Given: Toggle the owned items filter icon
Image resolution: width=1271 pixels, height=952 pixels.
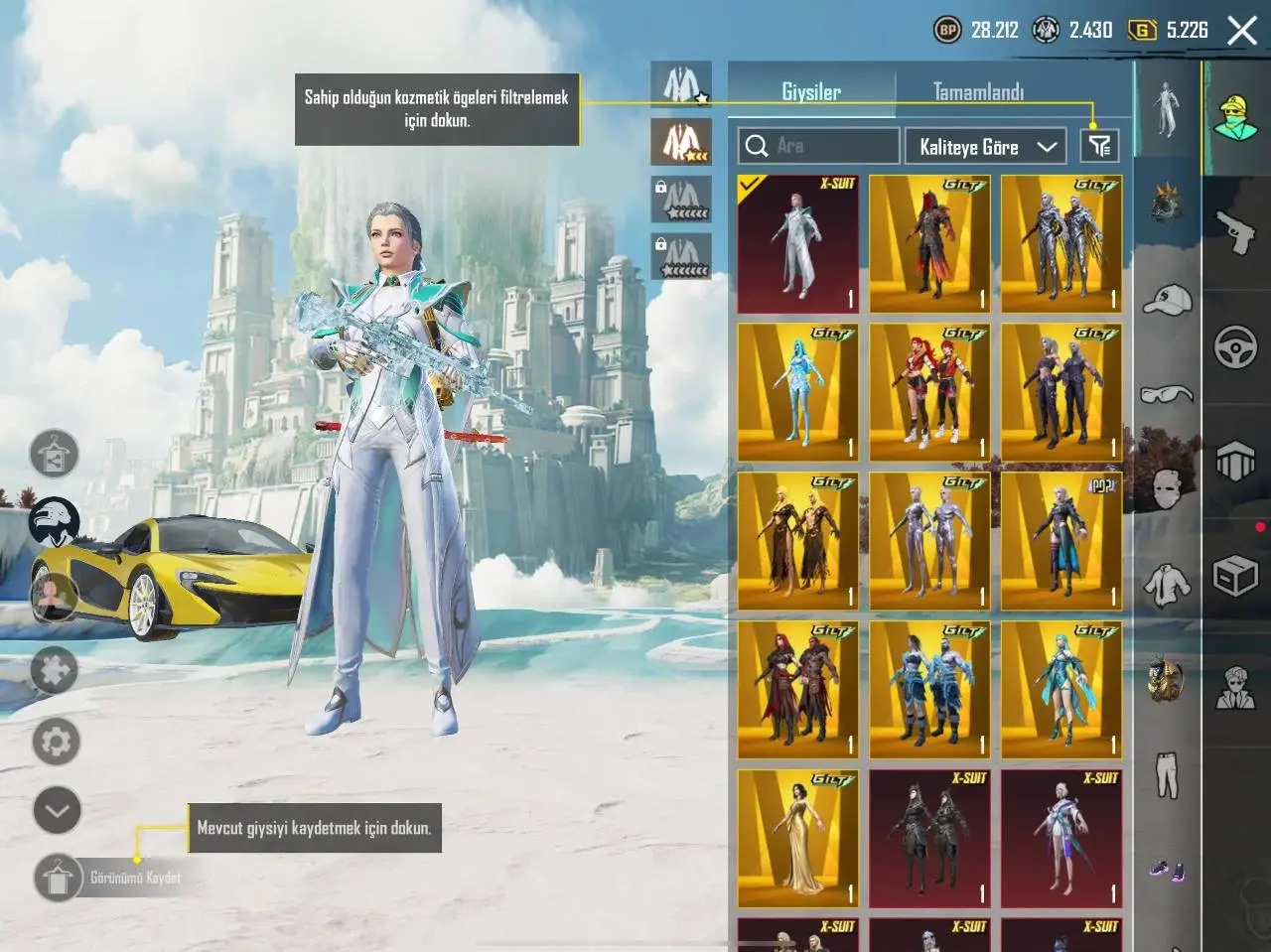Looking at the screenshot, I should pos(1099,147).
